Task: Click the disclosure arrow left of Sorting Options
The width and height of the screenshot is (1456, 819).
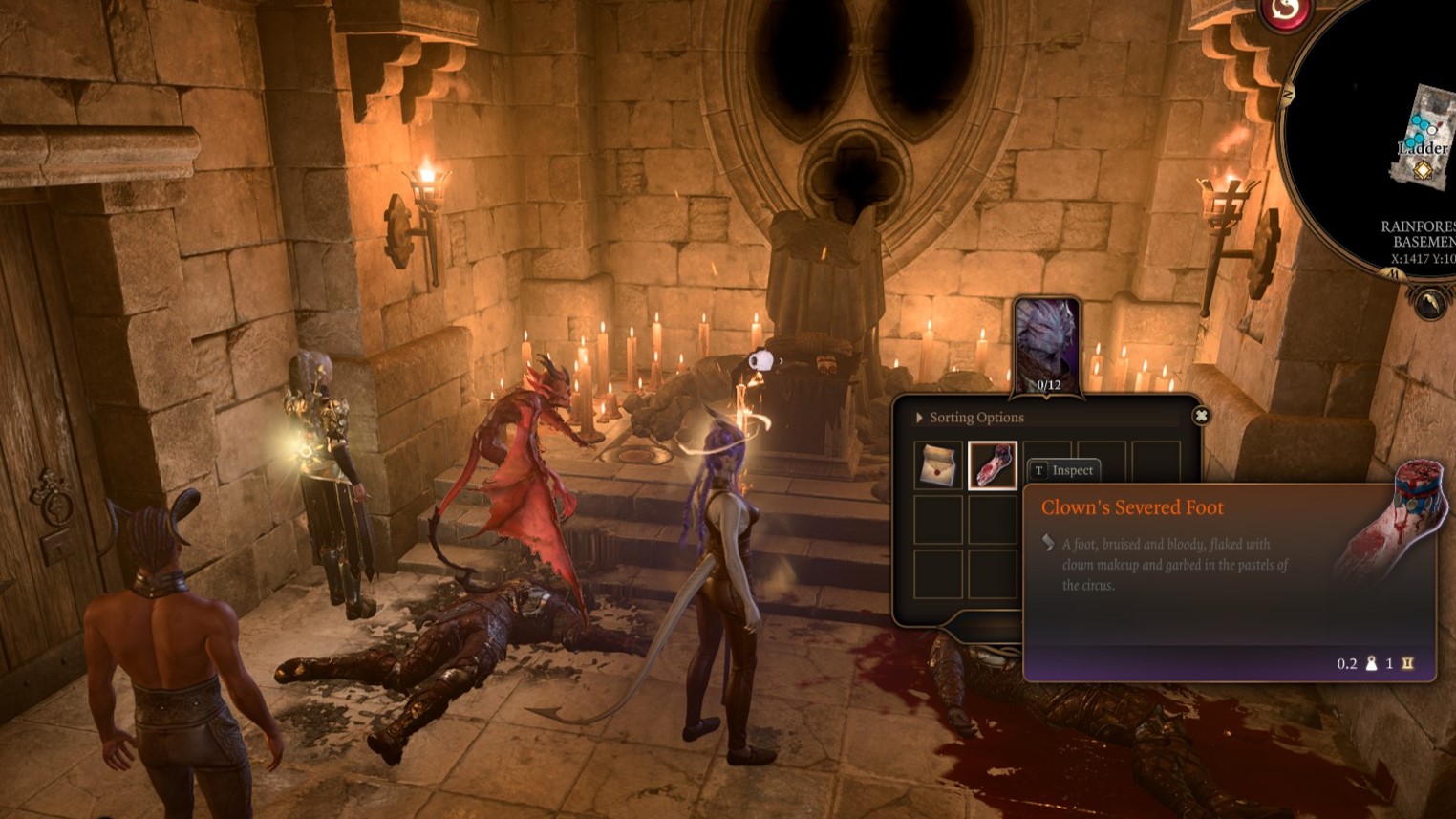Action: pos(919,417)
